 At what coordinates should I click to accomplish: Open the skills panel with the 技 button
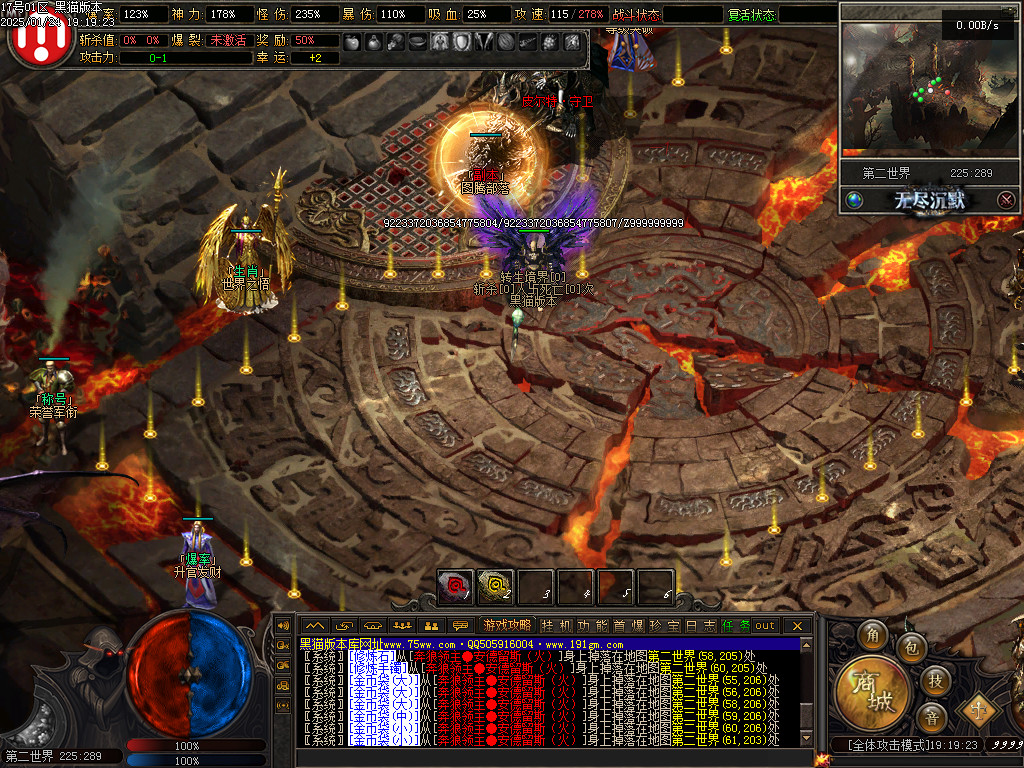pos(935,681)
